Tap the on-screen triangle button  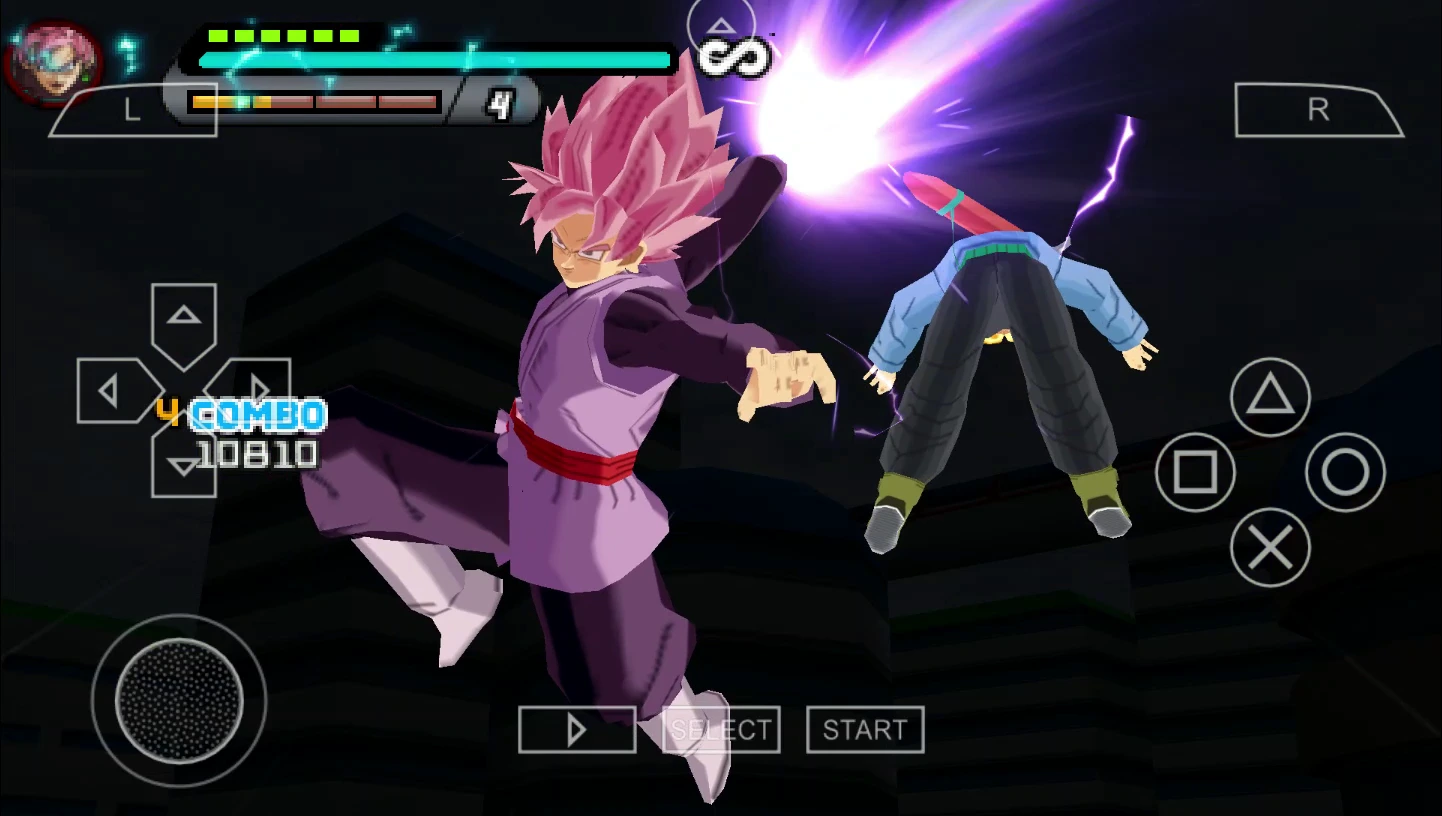click(x=1270, y=397)
